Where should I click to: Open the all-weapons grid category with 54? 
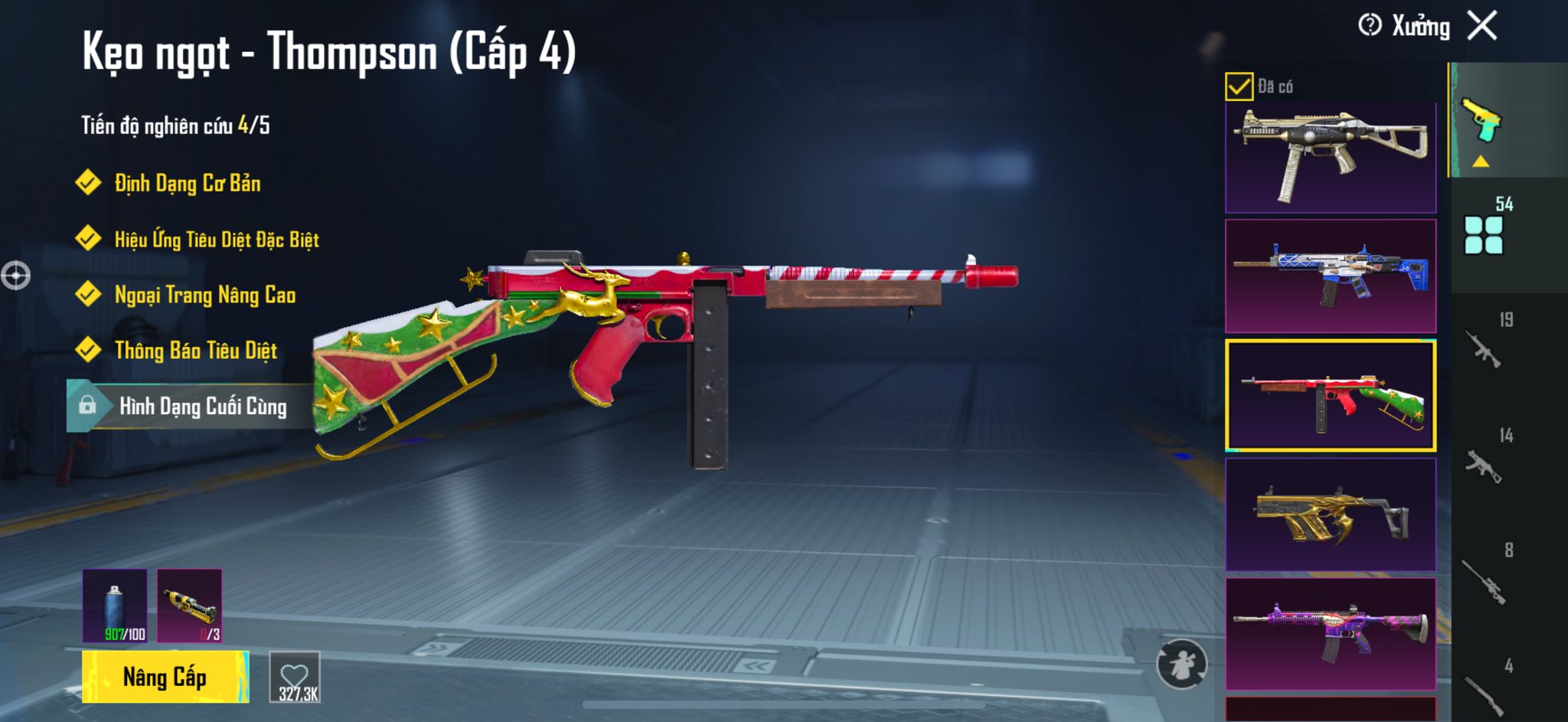pyautogui.click(x=1484, y=228)
